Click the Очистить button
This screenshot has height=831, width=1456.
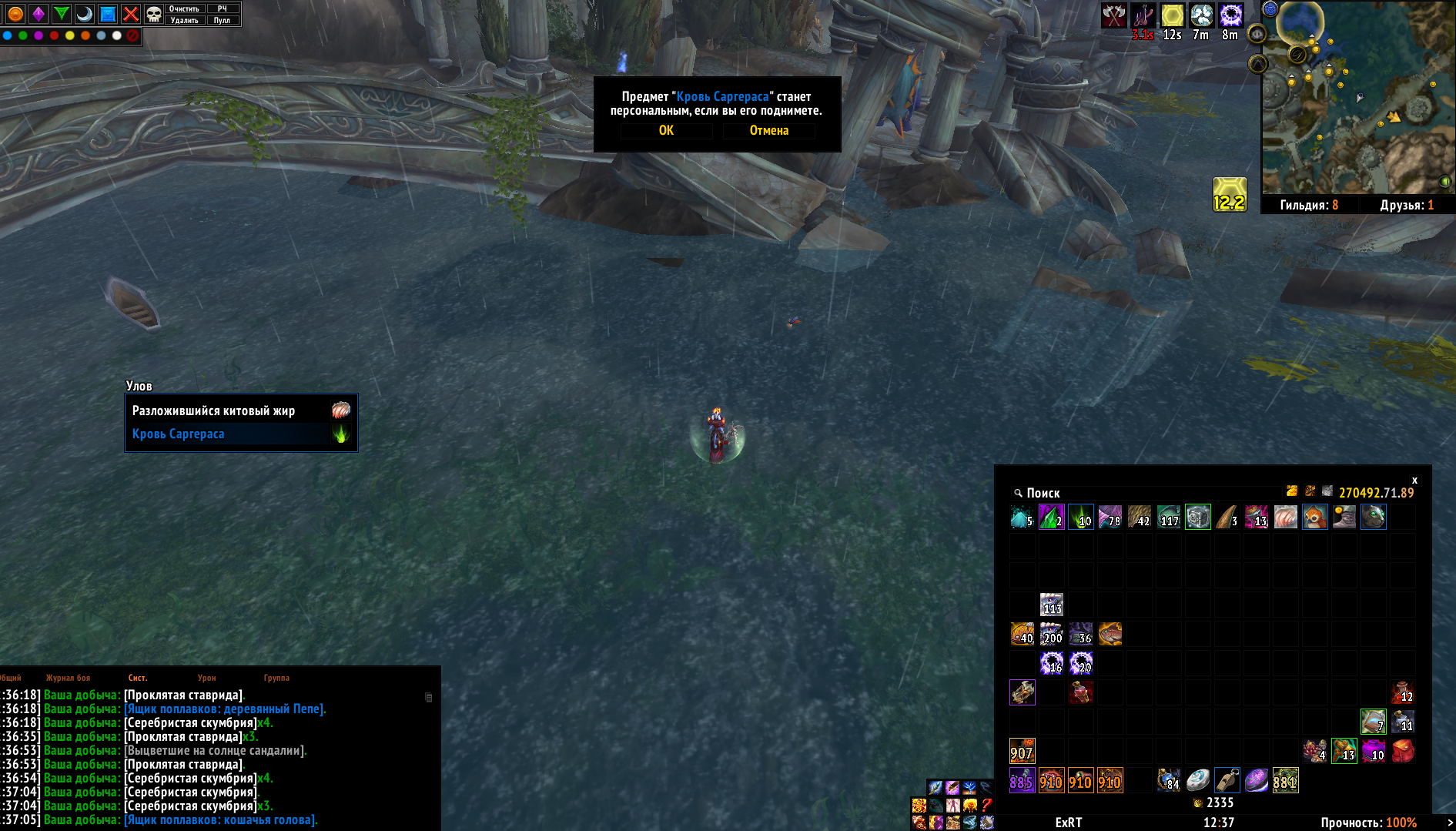184,8
